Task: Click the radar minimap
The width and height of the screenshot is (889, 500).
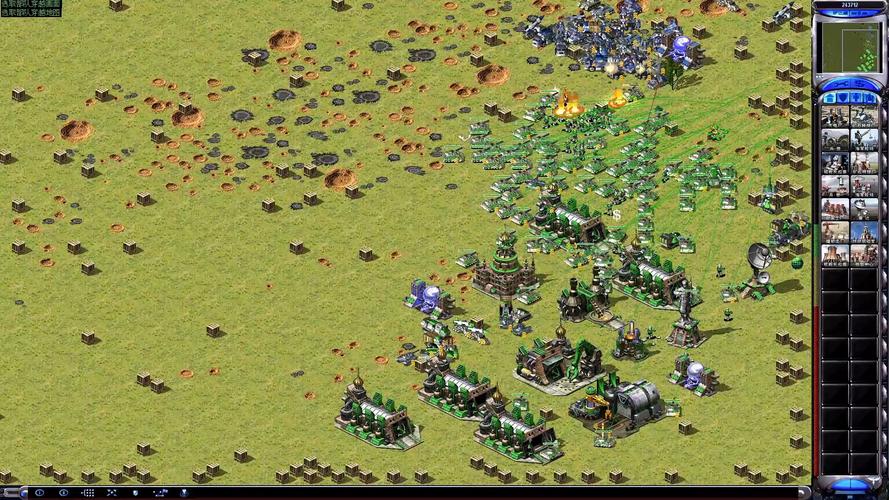Action: coord(849,46)
